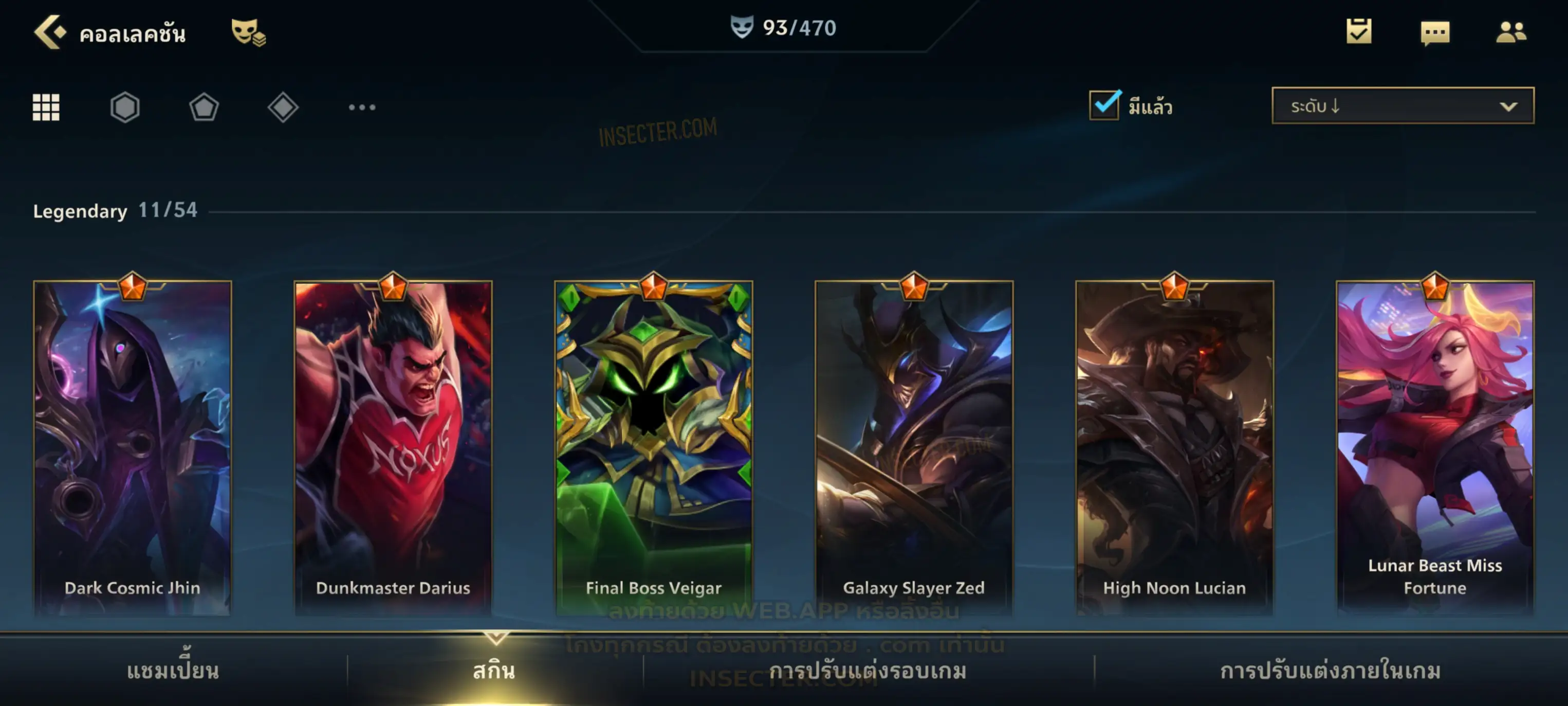Open the mask and coins skin shop icon
The image size is (1568, 706).
point(248,32)
